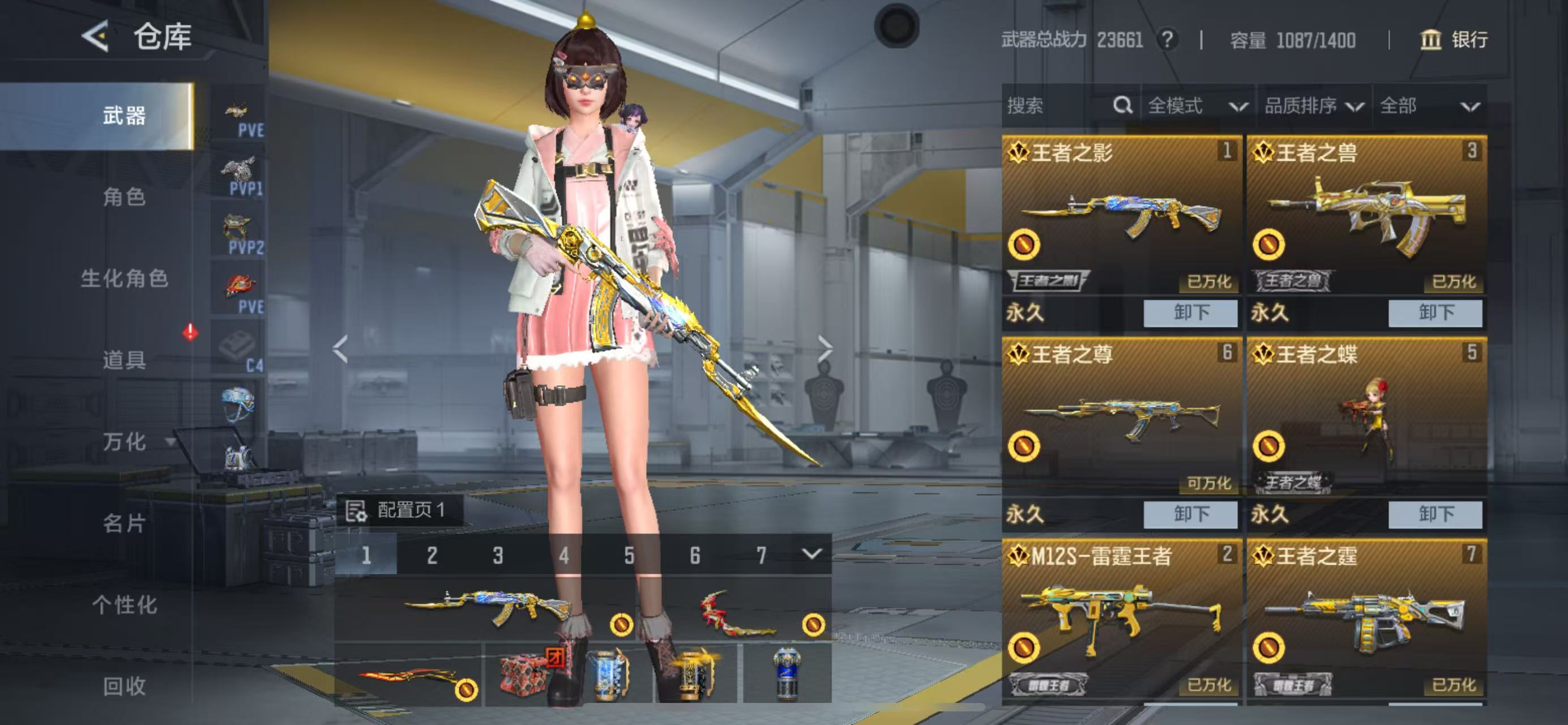Rotate to the next character view arrow

click(825, 349)
